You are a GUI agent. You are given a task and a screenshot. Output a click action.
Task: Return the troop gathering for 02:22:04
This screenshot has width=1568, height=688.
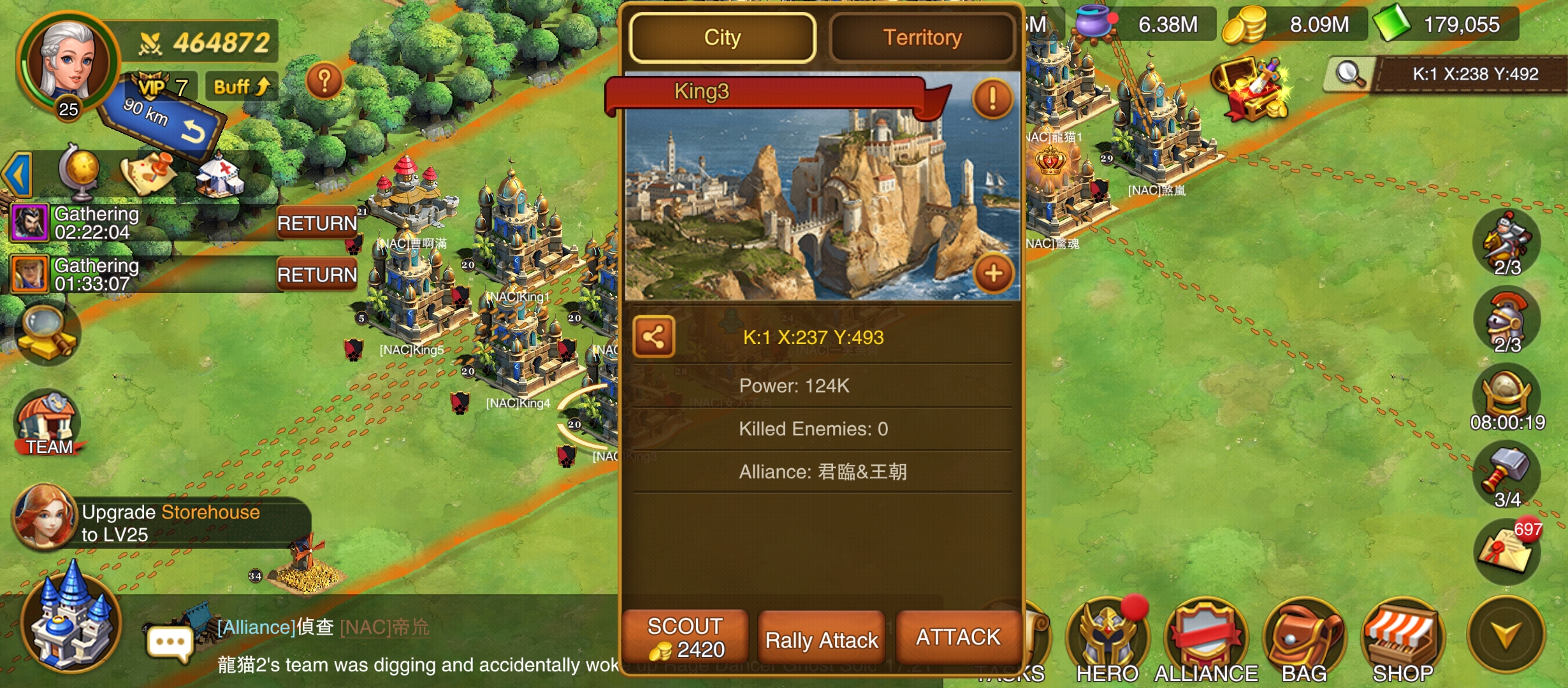pos(317,223)
